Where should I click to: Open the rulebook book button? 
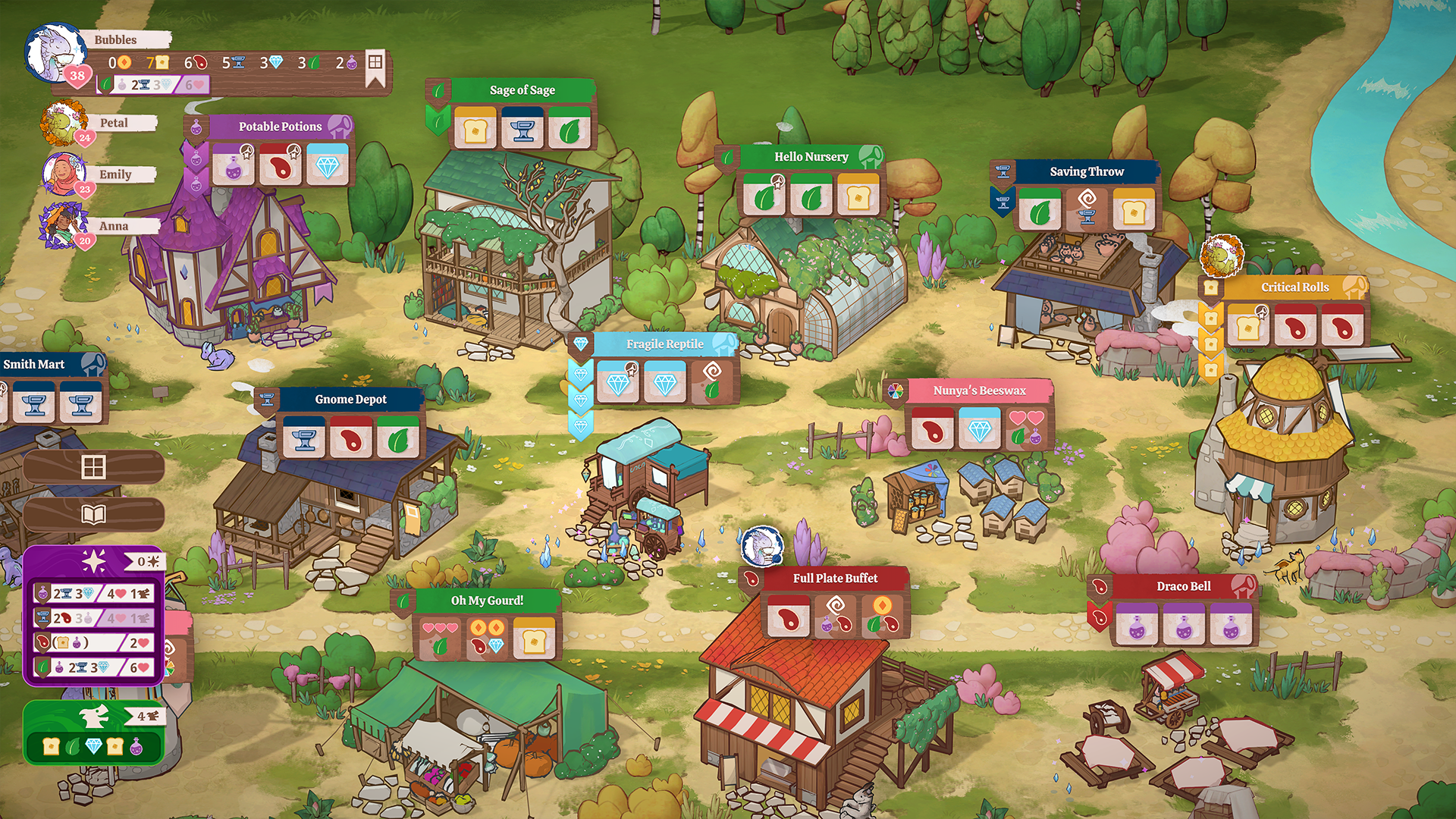tap(93, 516)
